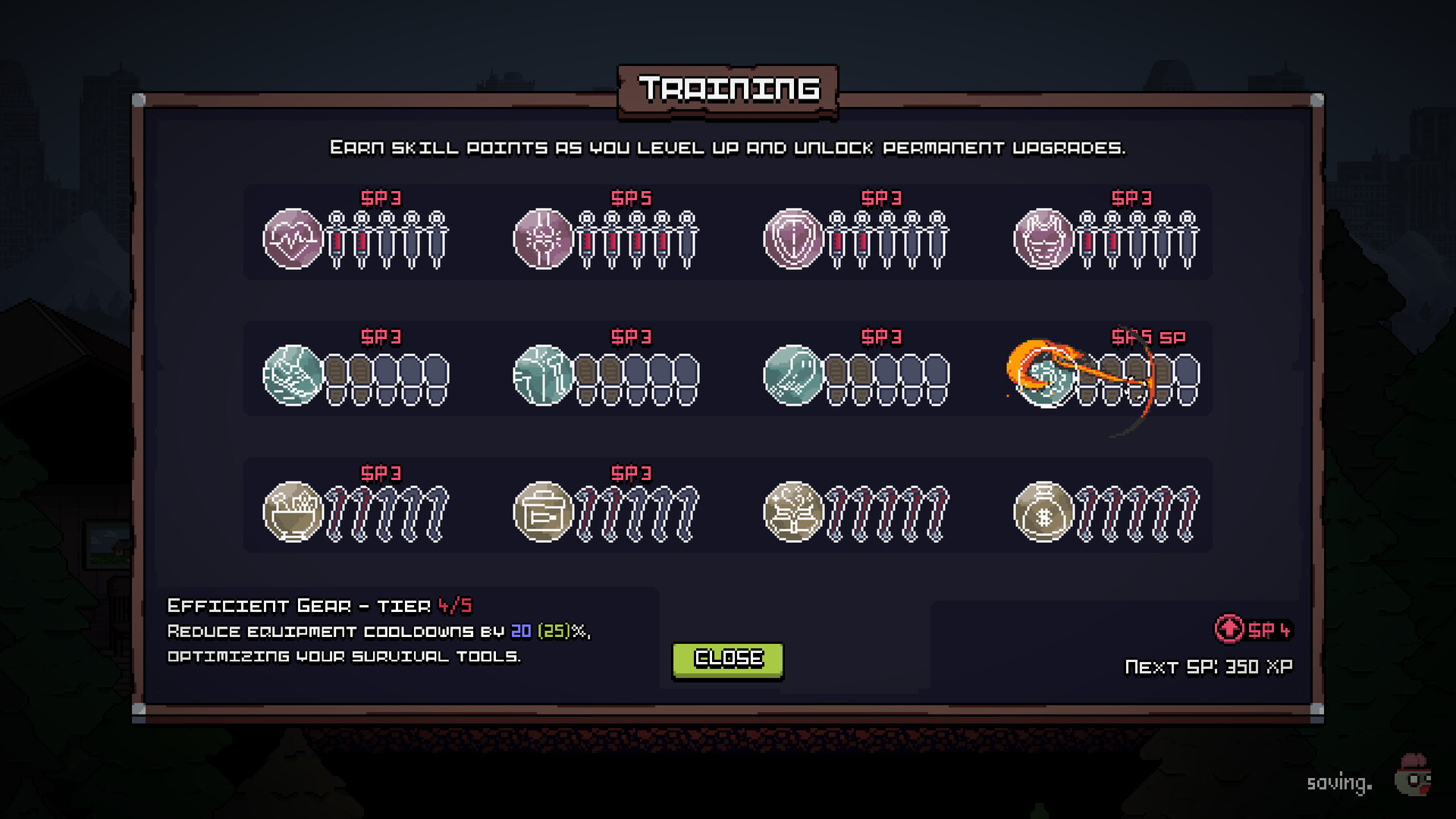Select the plant-map skill in bottom row
The image size is (1456, 819).
795,512
